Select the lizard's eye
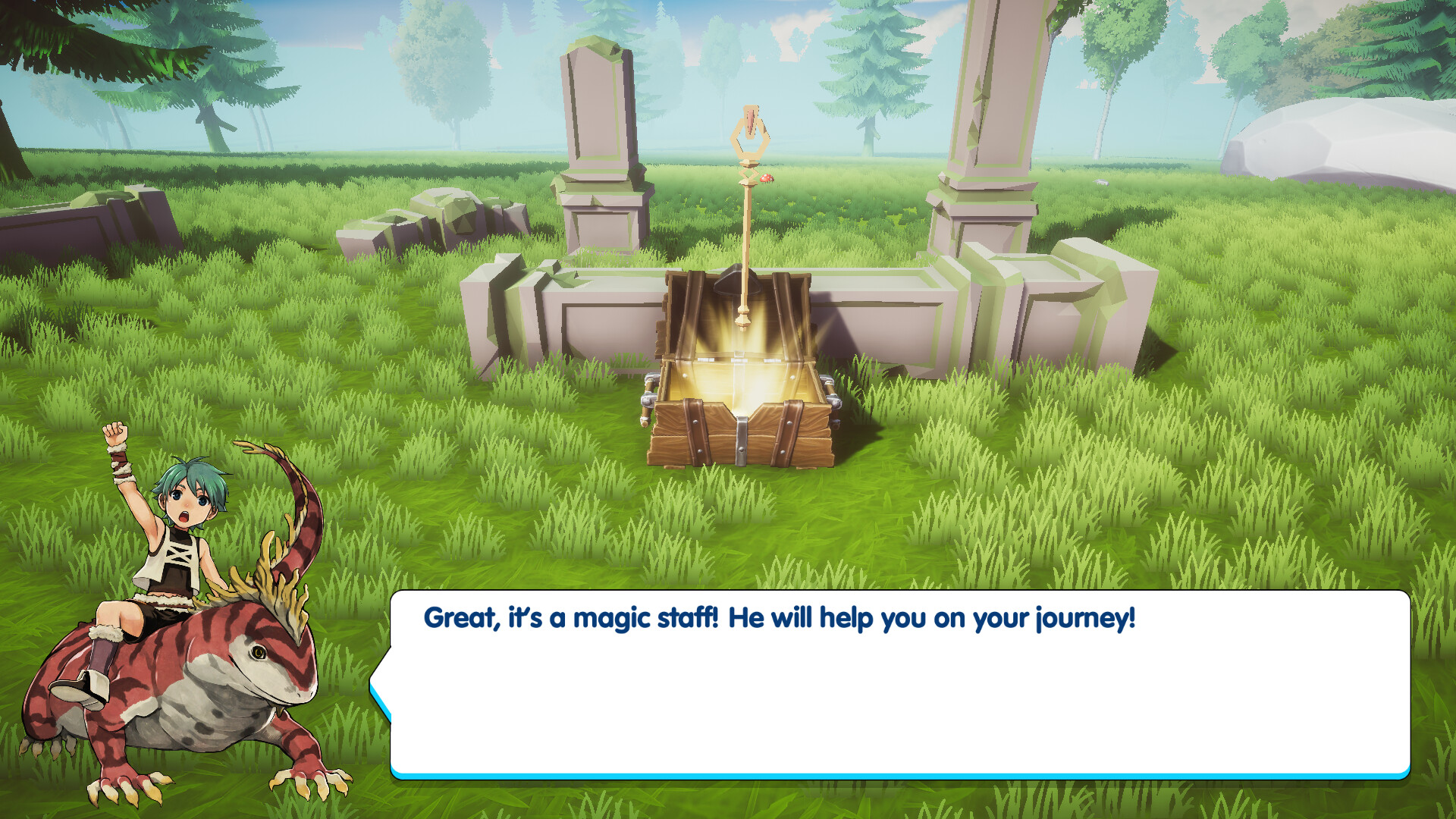Screen dimensions: 1456x819 pyautogui.click(x=258, y=652)
